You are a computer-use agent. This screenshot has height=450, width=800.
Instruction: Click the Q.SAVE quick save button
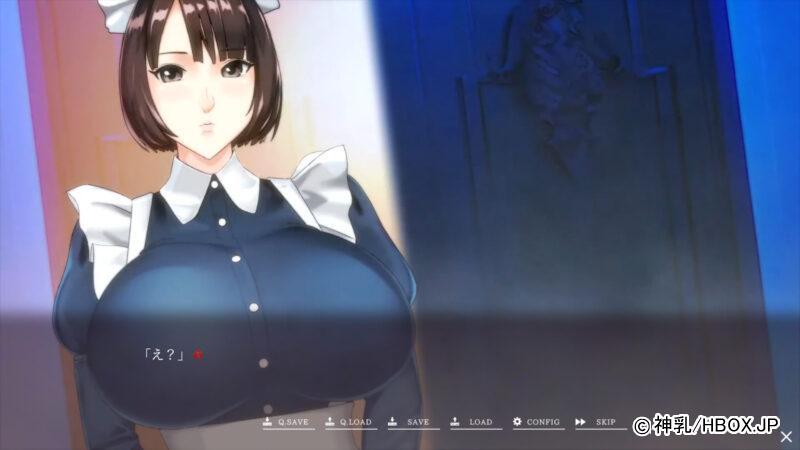tap(288, 422)
